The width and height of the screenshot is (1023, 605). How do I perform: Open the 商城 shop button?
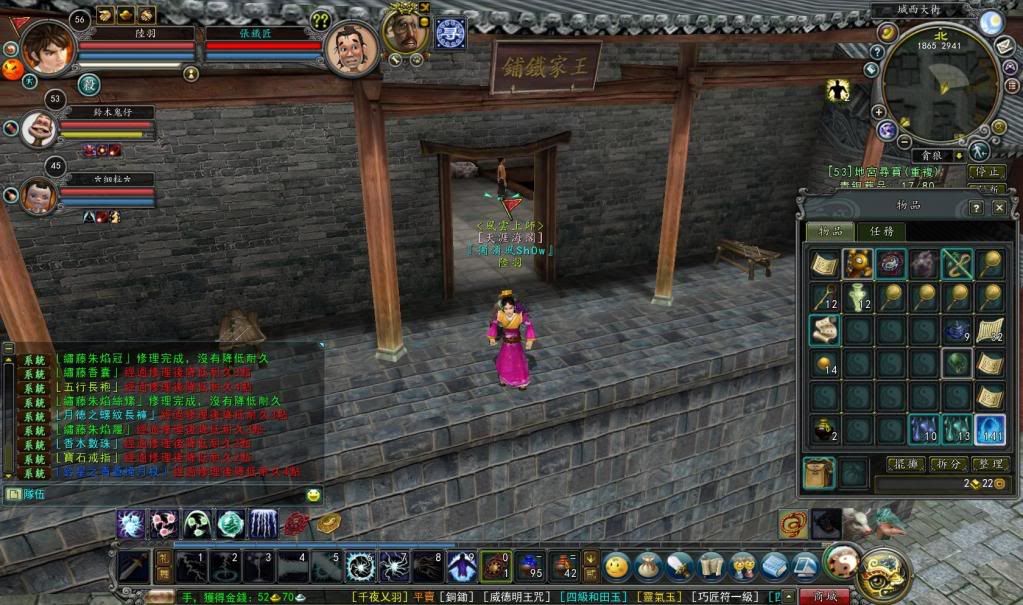(824, 596)
